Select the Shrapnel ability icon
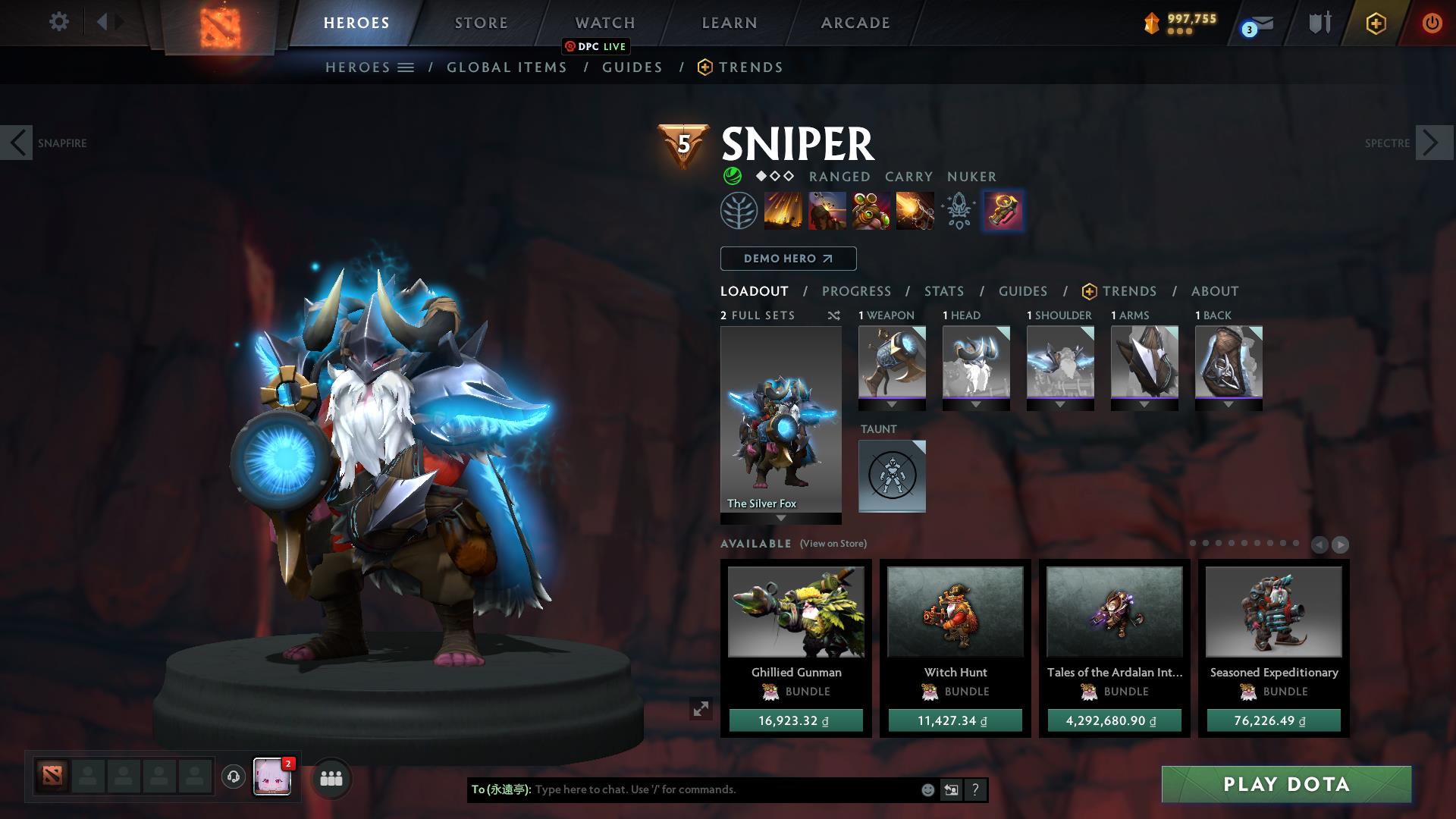 click(x=783, y=210)
